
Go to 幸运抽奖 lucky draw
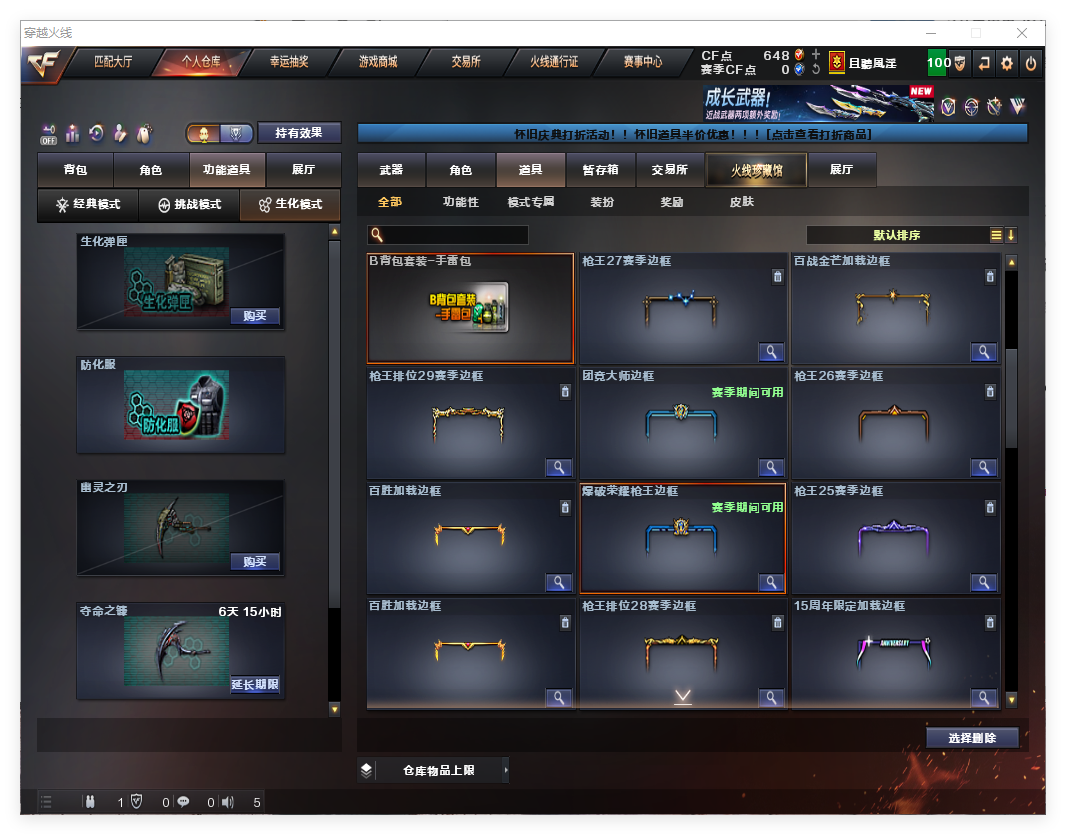[289, 62]
